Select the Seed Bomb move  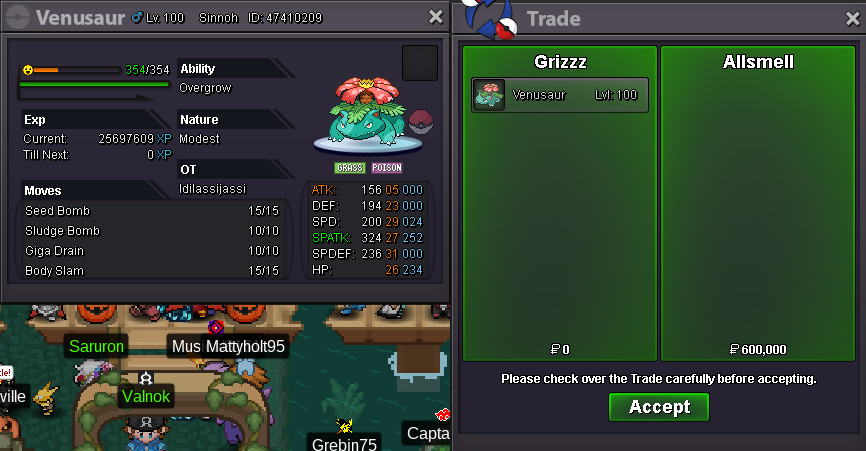(x=152, y=211)
